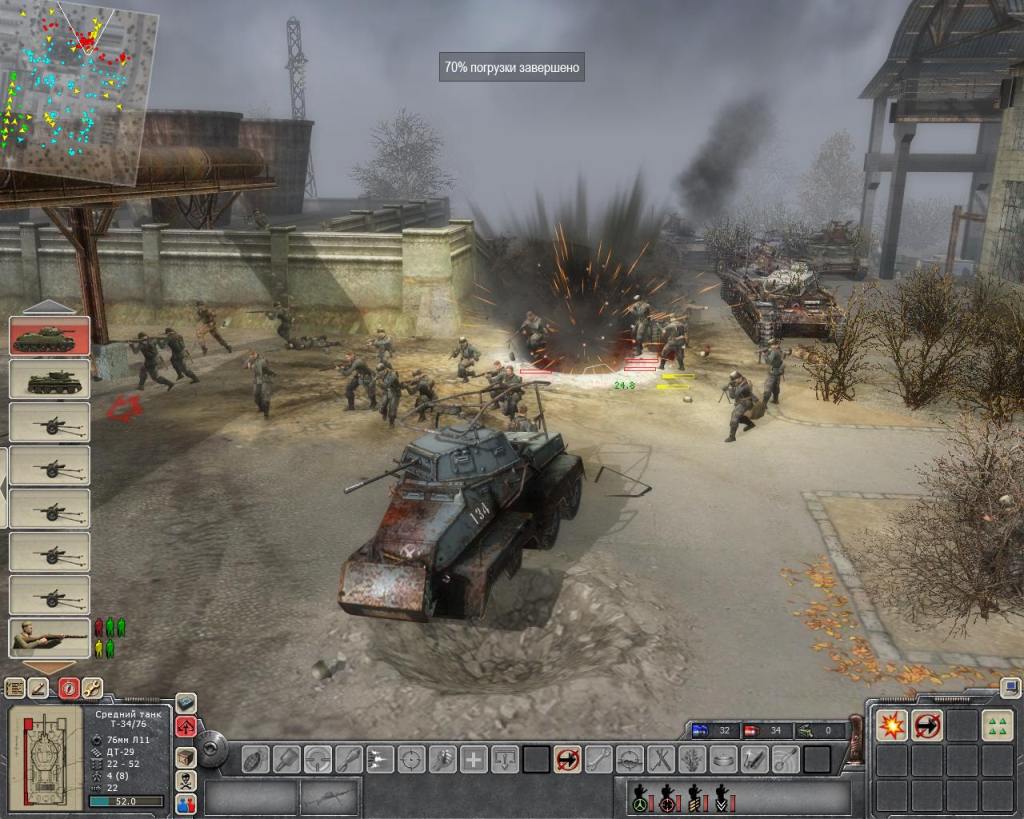This screenshot has width=1024, height=819.
Task: Open the battlefield minimap
Action: 78,92
